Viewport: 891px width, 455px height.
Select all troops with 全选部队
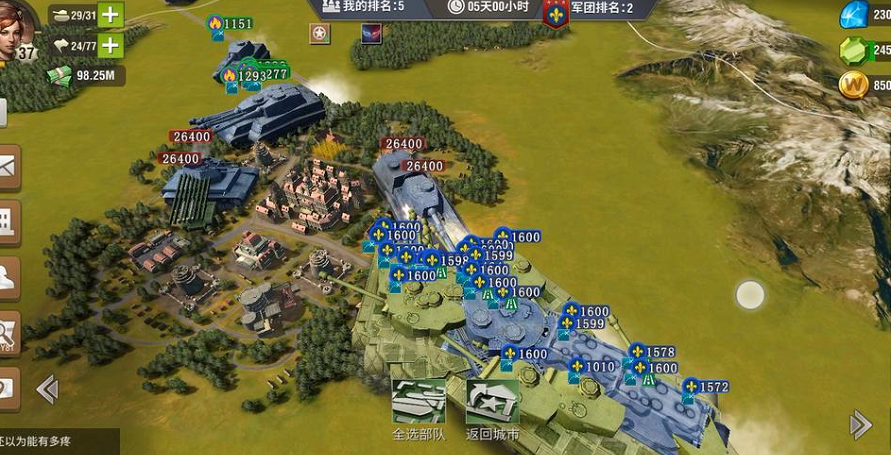[418, 410]
